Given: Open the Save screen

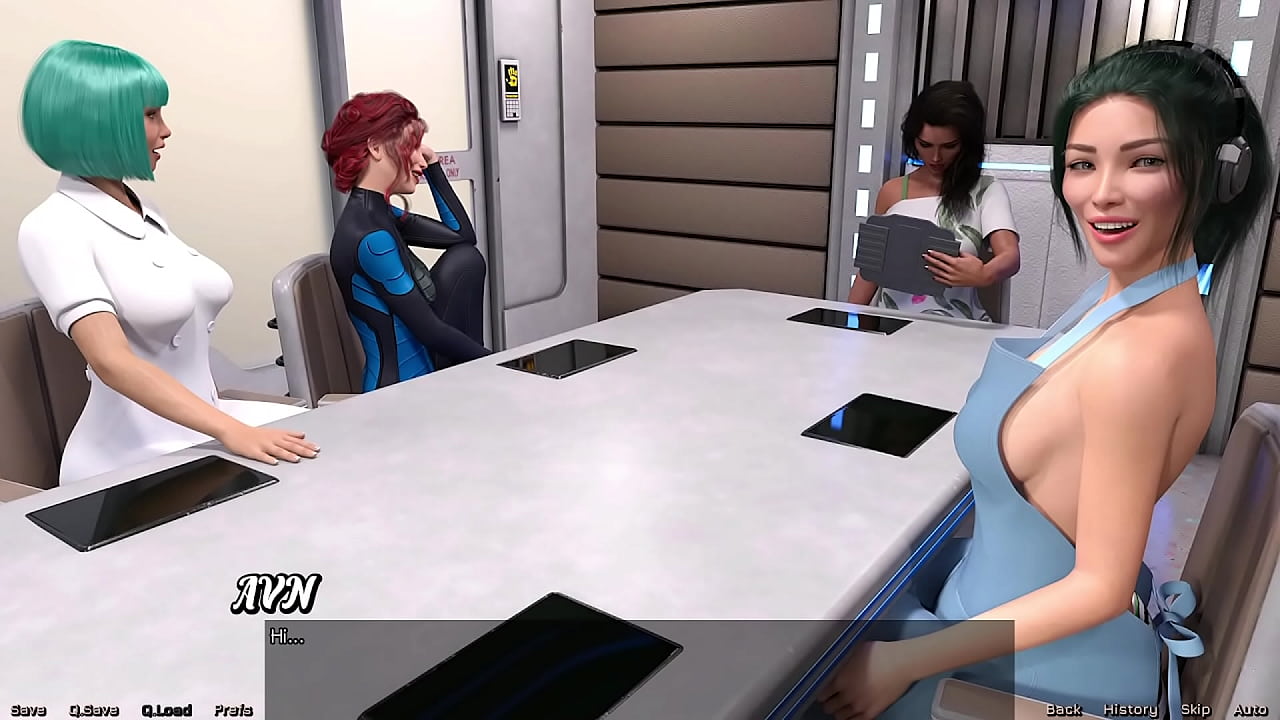Looking at the screenshot, I should 30,709.
